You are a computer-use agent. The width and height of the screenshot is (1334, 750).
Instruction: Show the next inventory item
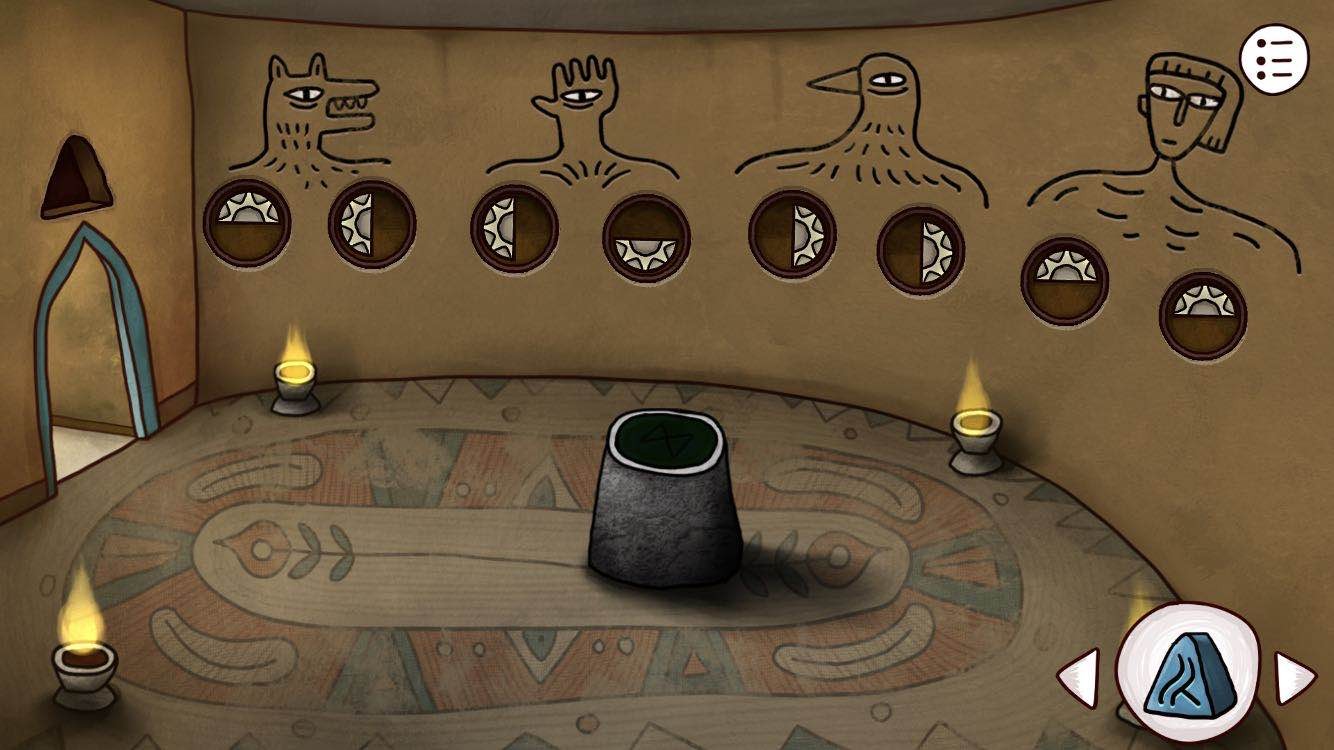1293,677
